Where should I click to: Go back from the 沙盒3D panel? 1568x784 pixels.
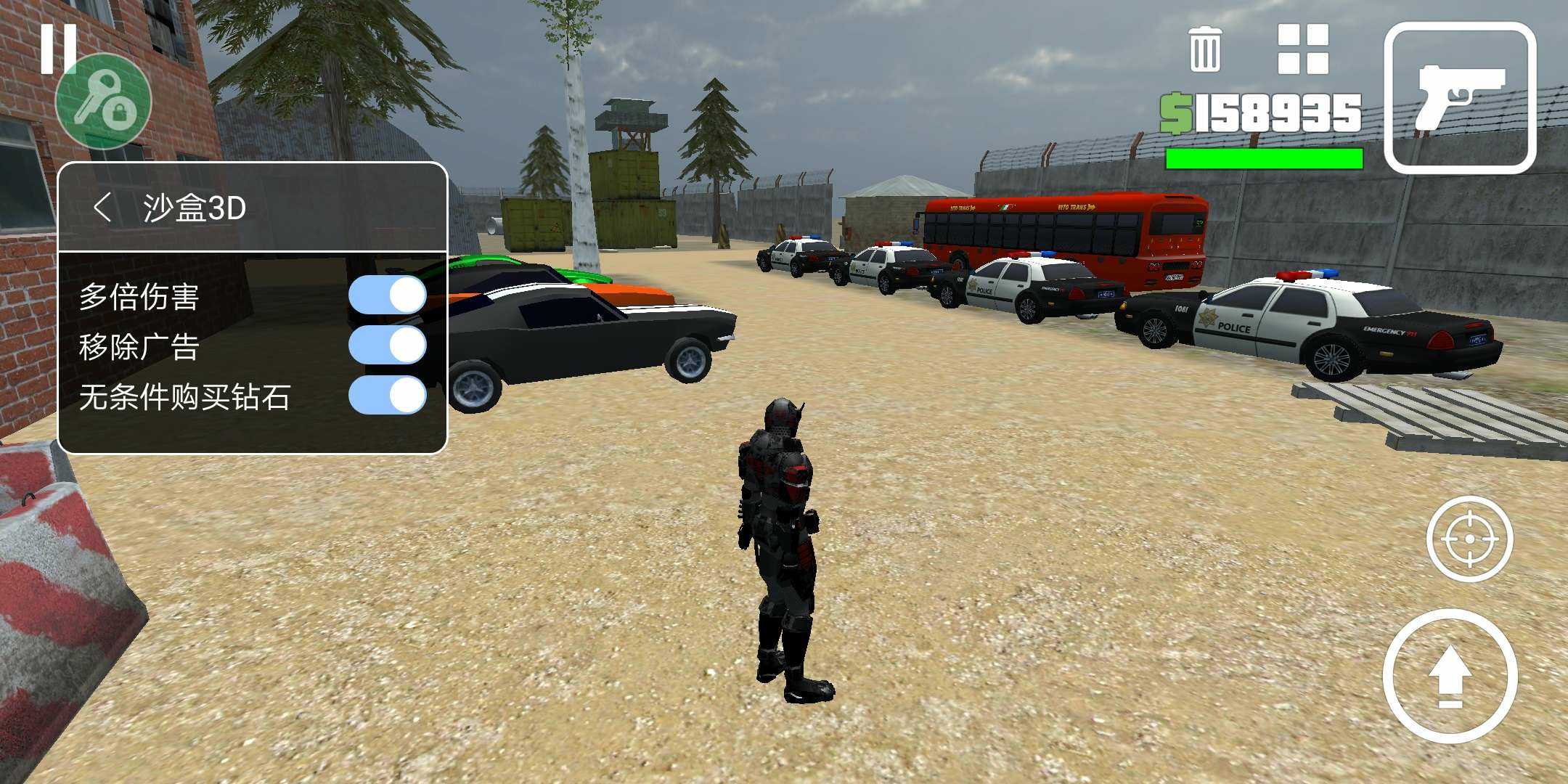(x=102, y=208)
